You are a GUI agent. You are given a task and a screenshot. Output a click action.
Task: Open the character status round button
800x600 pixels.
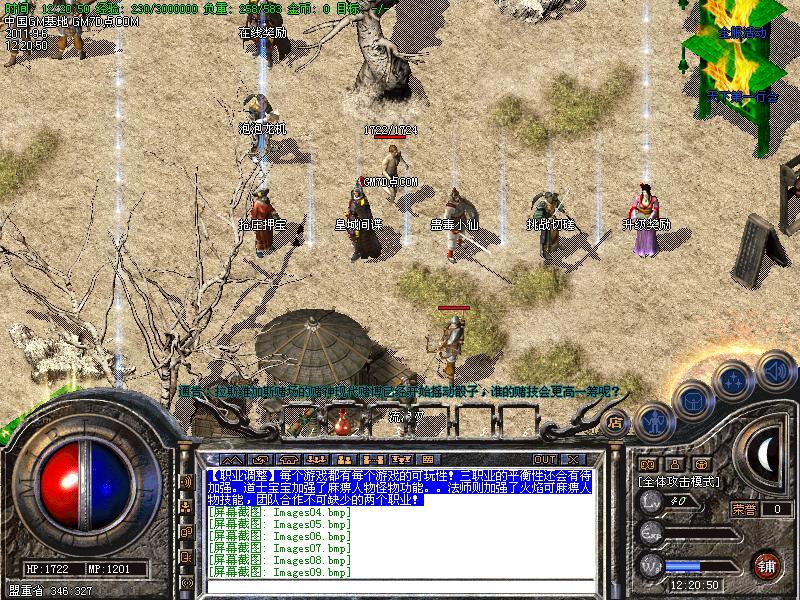pos(653,421)
